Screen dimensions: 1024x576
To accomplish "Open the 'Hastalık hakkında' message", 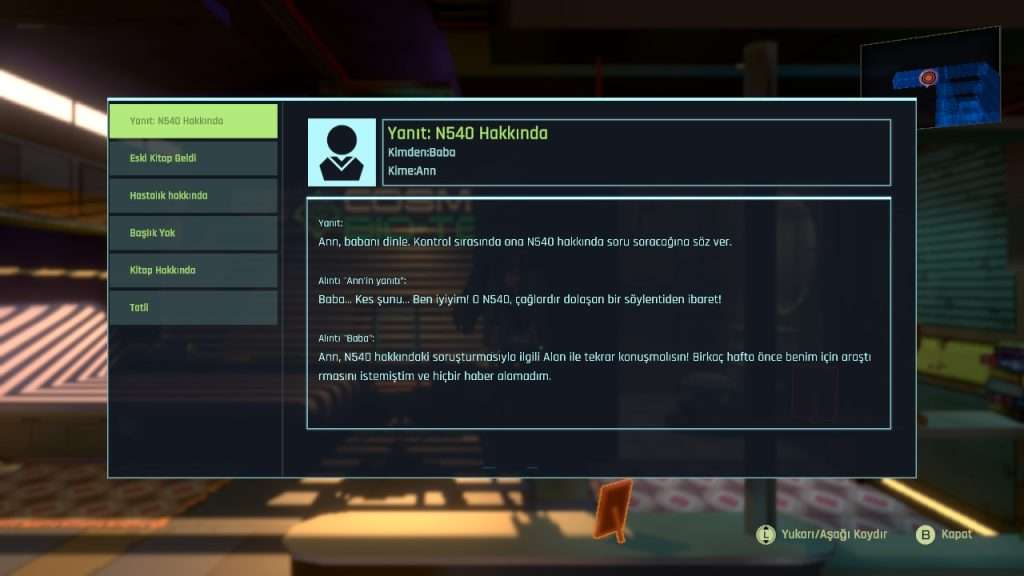I will (193, 195).
